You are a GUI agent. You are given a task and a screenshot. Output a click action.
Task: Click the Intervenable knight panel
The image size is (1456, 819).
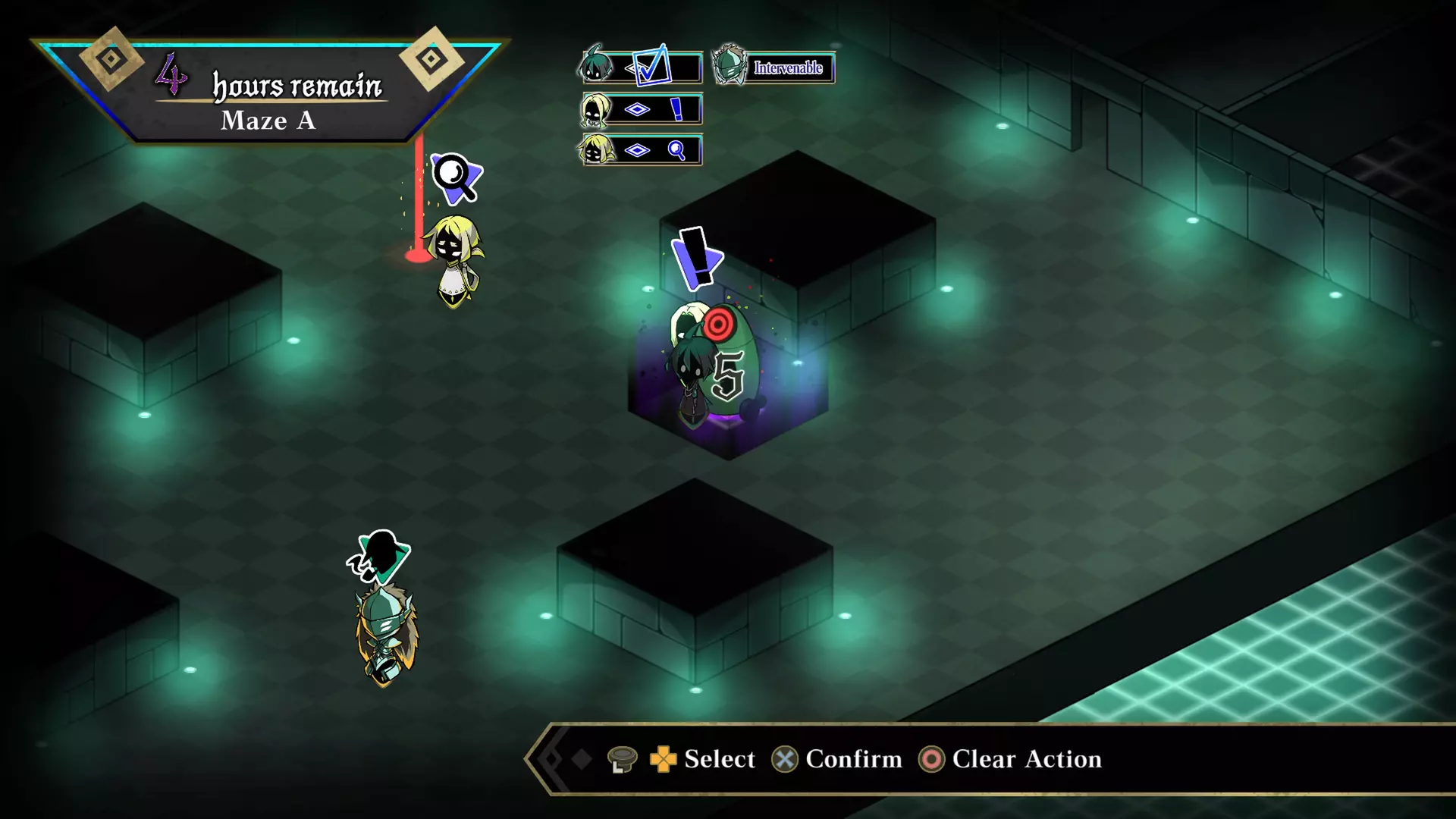774,67
